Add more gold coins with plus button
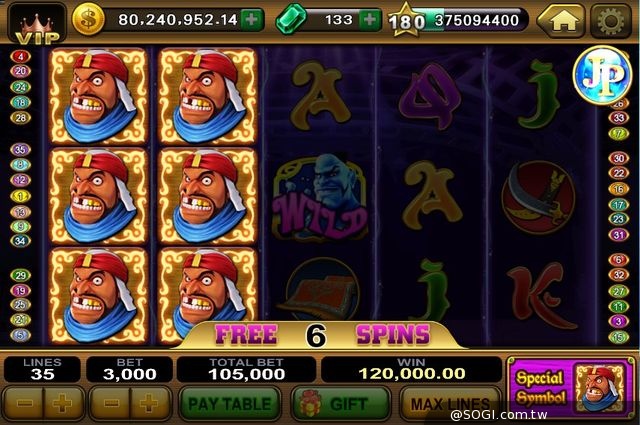This screenshot has width=640, height=425. pyautogui.click(x=252, y=19)
